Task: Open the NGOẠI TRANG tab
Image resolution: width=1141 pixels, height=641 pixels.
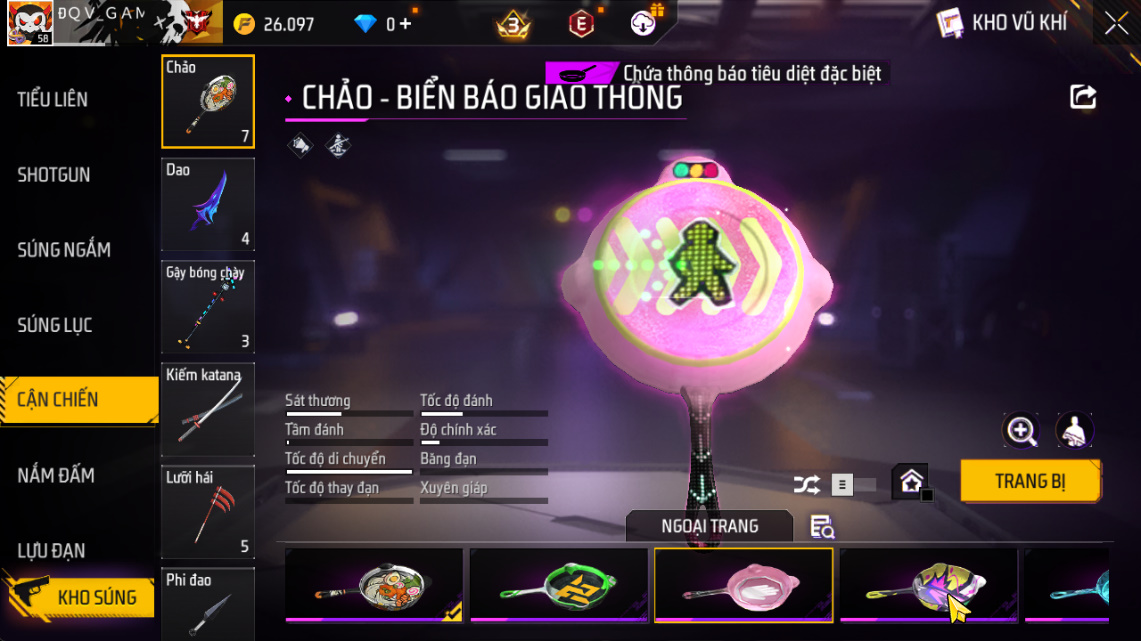Action: [709, 526]
